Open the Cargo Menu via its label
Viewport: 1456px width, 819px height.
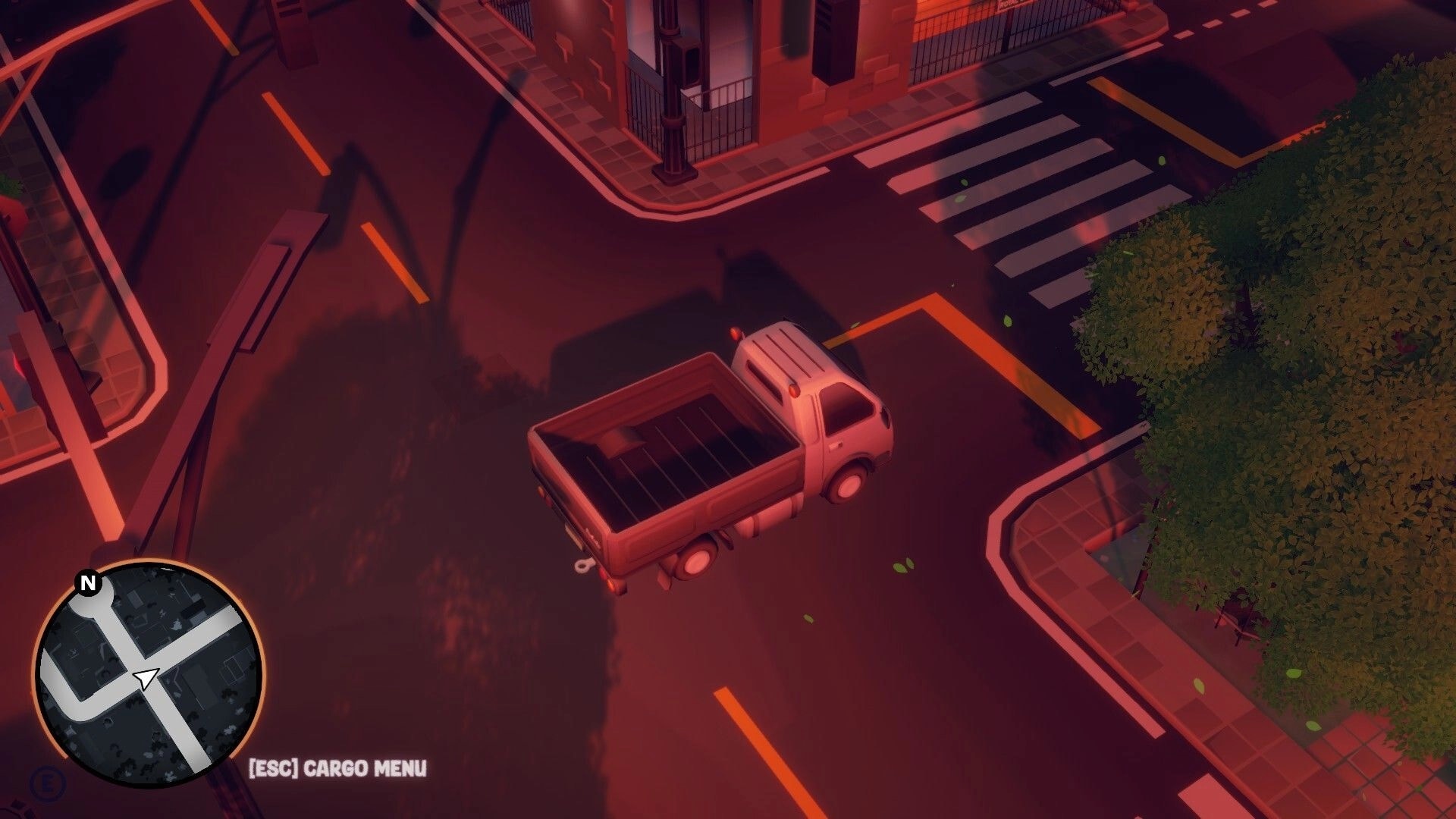364,768
